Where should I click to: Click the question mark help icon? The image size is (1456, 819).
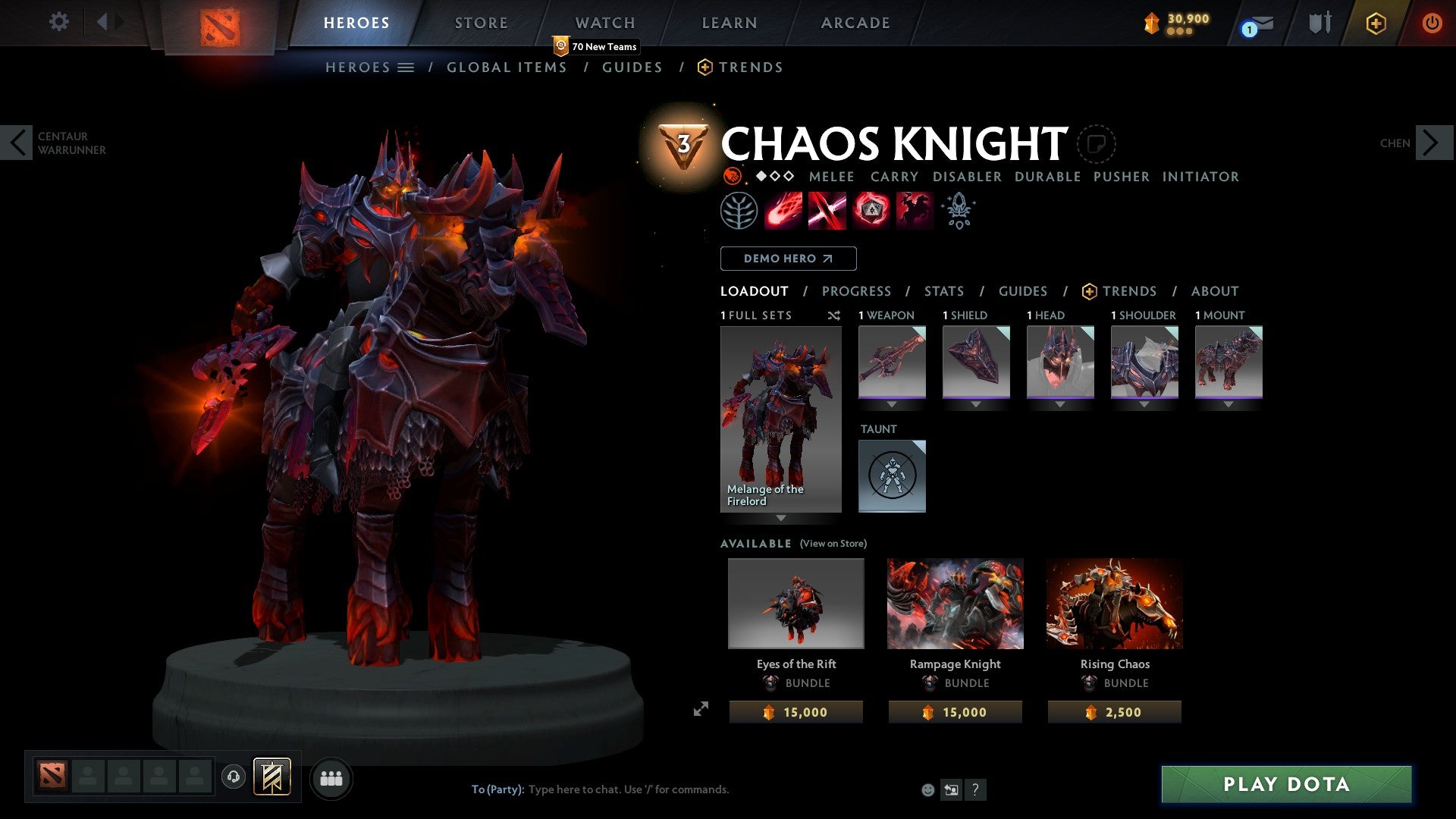[975, 789]
